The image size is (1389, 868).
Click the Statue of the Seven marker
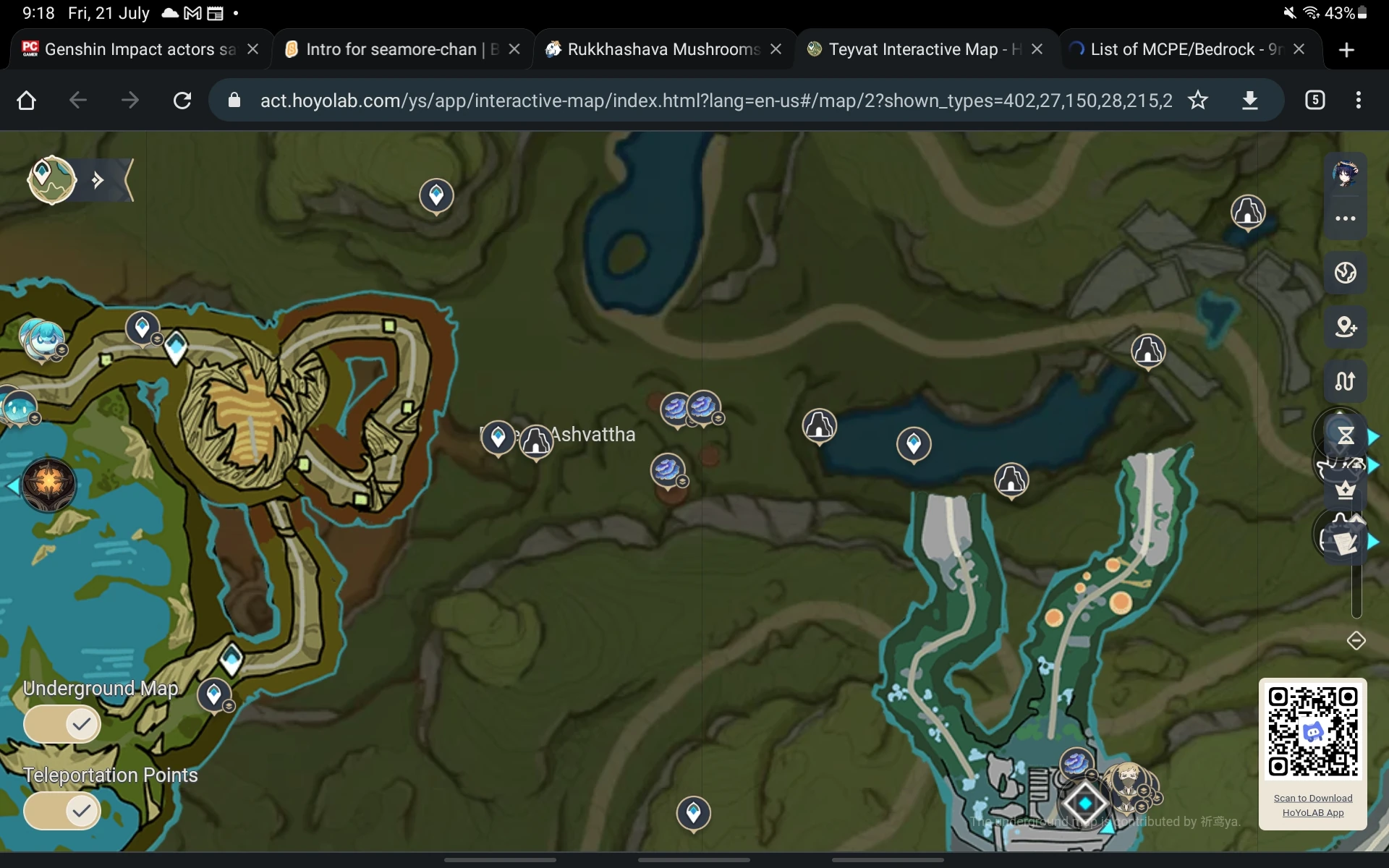(x=48, y=485)
